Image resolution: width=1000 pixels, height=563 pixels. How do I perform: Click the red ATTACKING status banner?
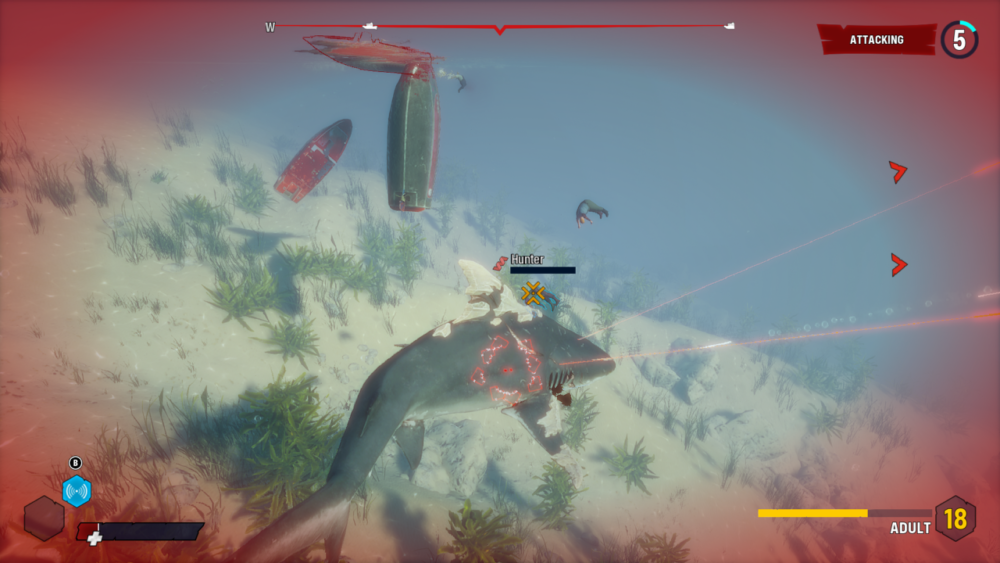click(x=876, y=40)
